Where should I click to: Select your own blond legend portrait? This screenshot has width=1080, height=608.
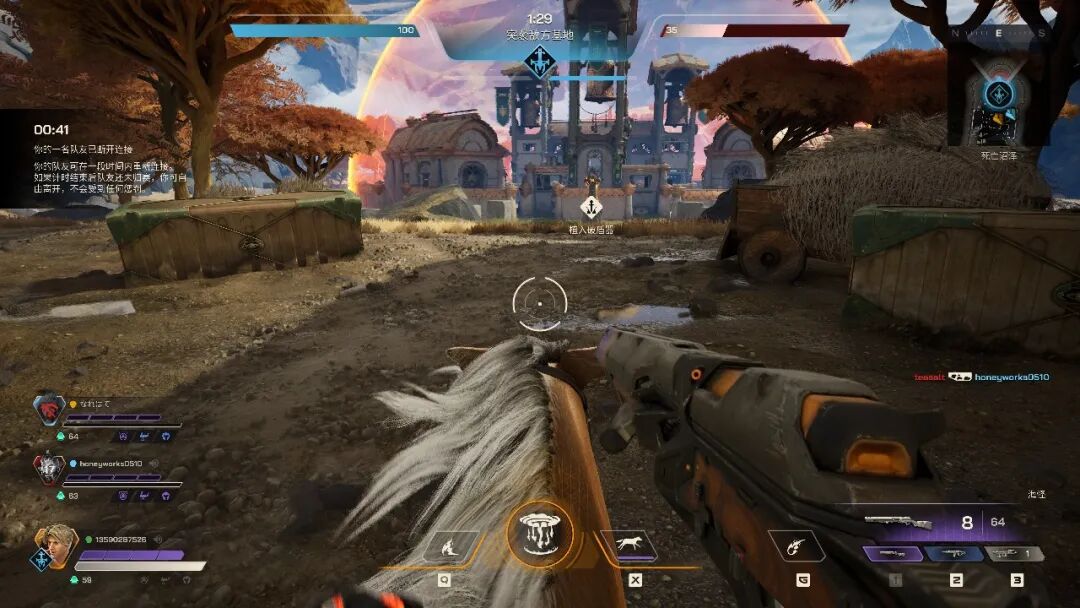pyautogui.click(x=55, y=548)
